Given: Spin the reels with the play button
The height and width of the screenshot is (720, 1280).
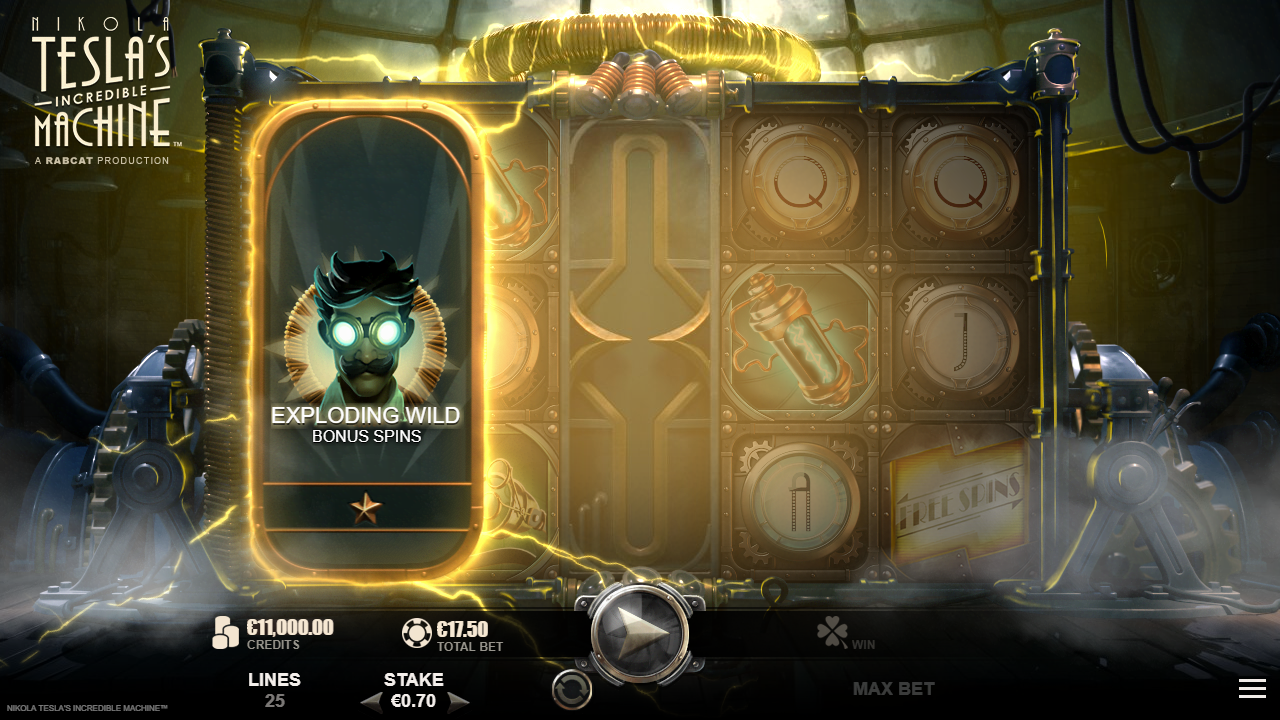Looking at the screenshot, I should point(639,632).
